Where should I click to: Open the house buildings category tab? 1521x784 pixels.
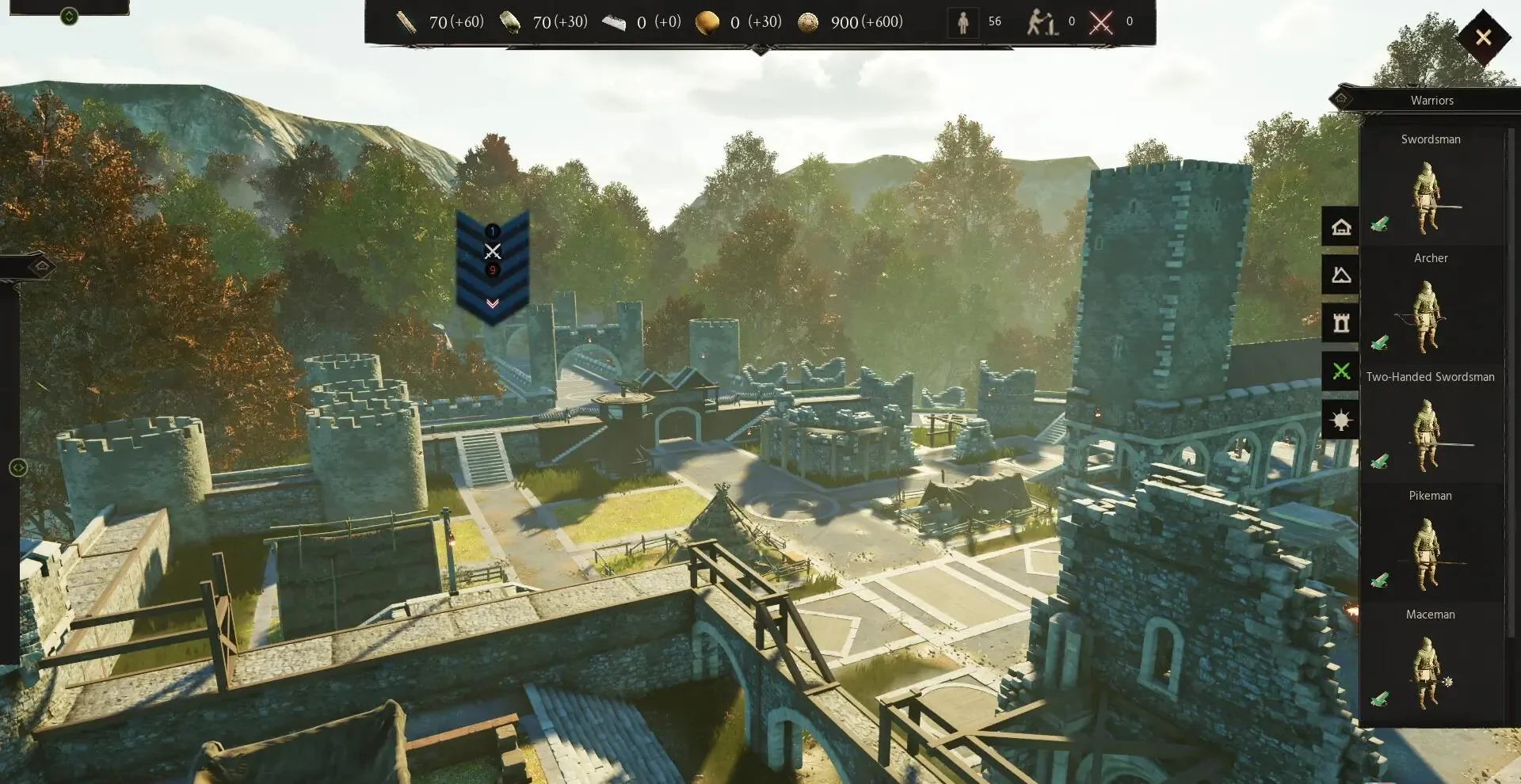(1340, 227)
